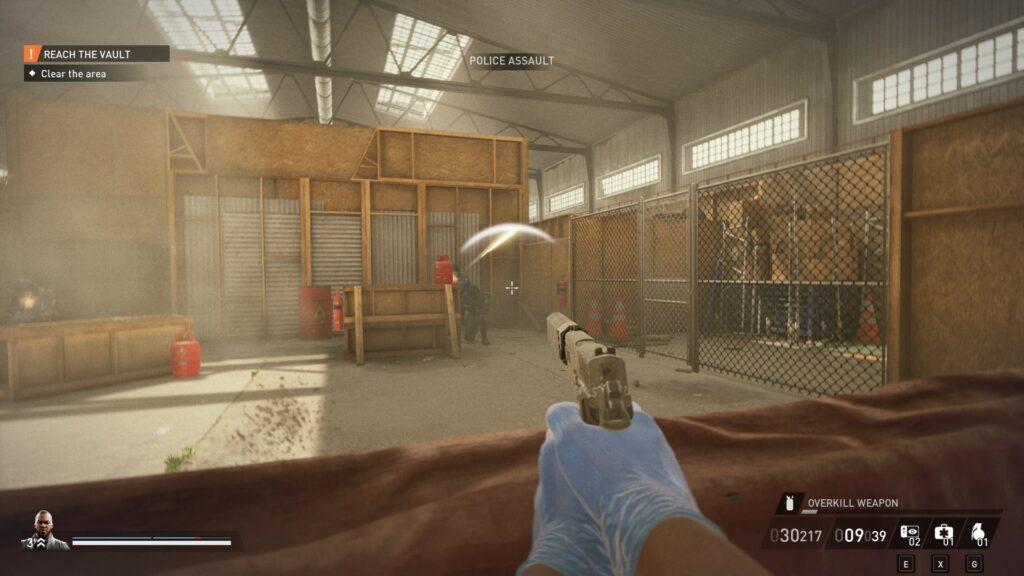
Task: Activate the Overkill Weapon icon
Action: point(789,503)
